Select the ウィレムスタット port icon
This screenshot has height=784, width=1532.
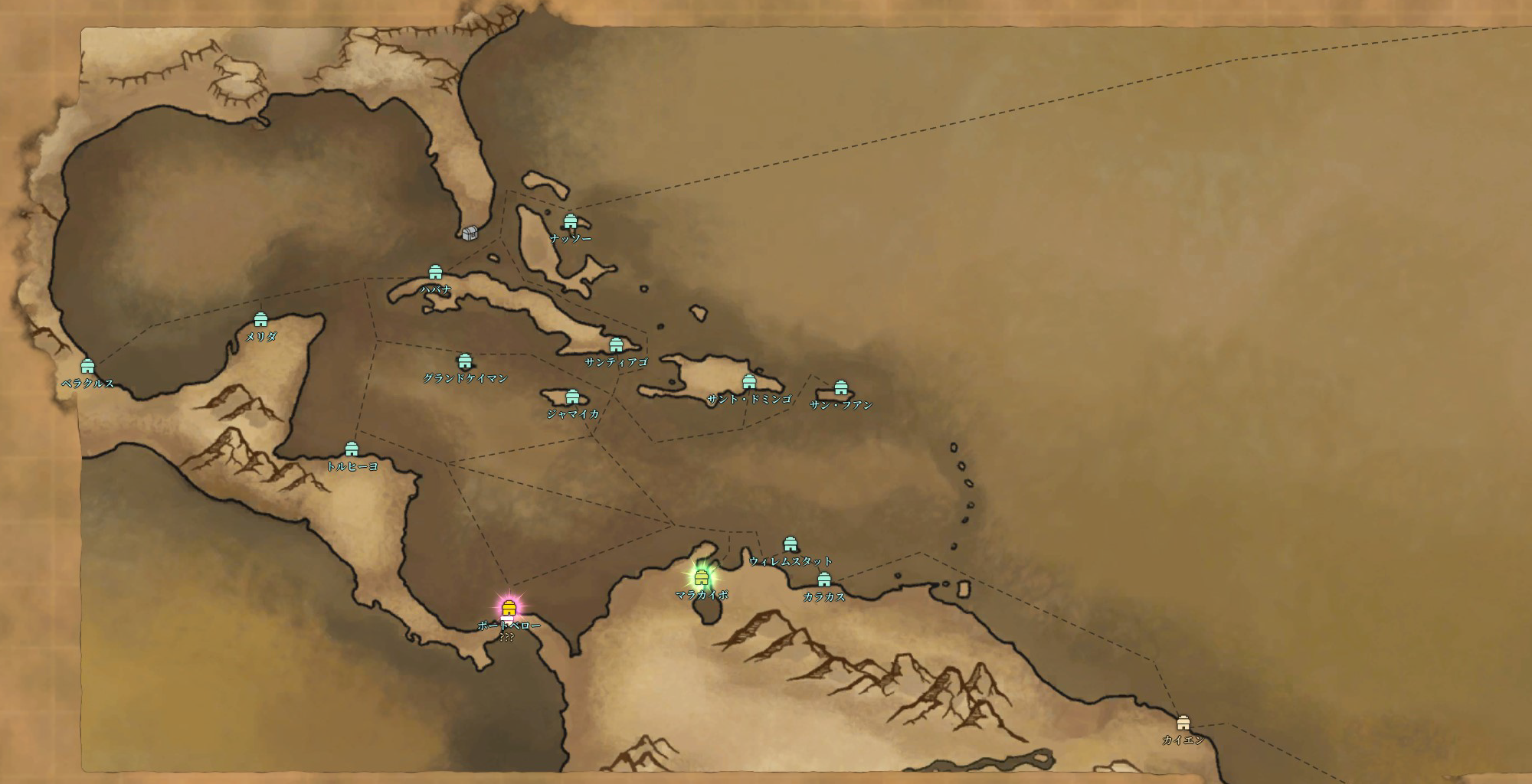click(x=791, y=544)
